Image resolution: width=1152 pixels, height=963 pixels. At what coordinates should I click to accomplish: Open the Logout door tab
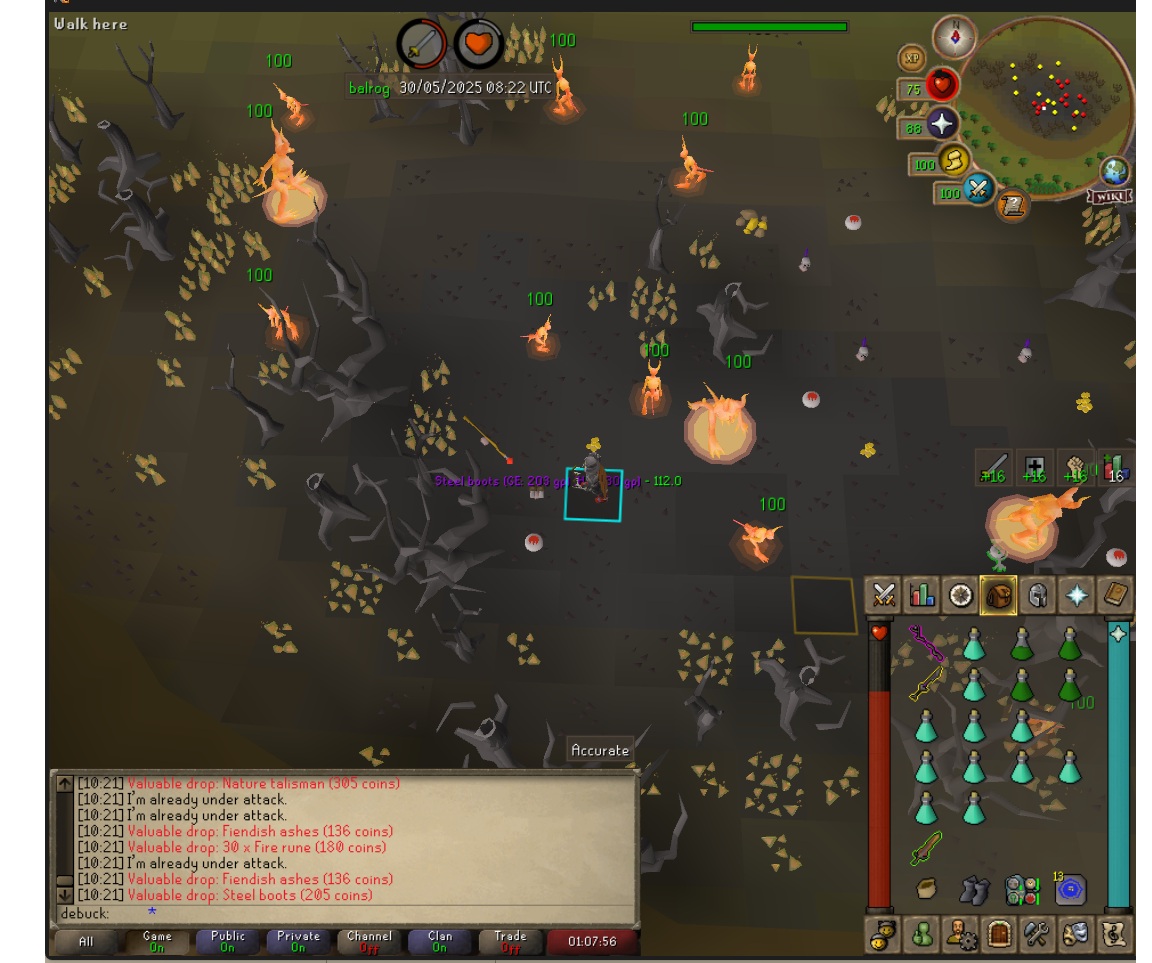click(x=999, y=934)
